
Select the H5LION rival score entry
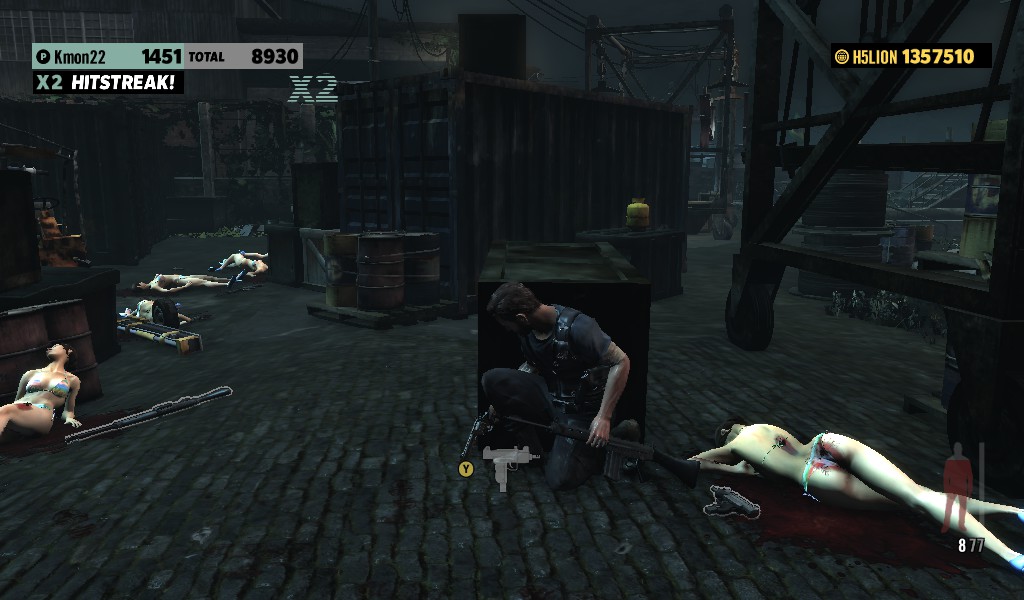910,57
